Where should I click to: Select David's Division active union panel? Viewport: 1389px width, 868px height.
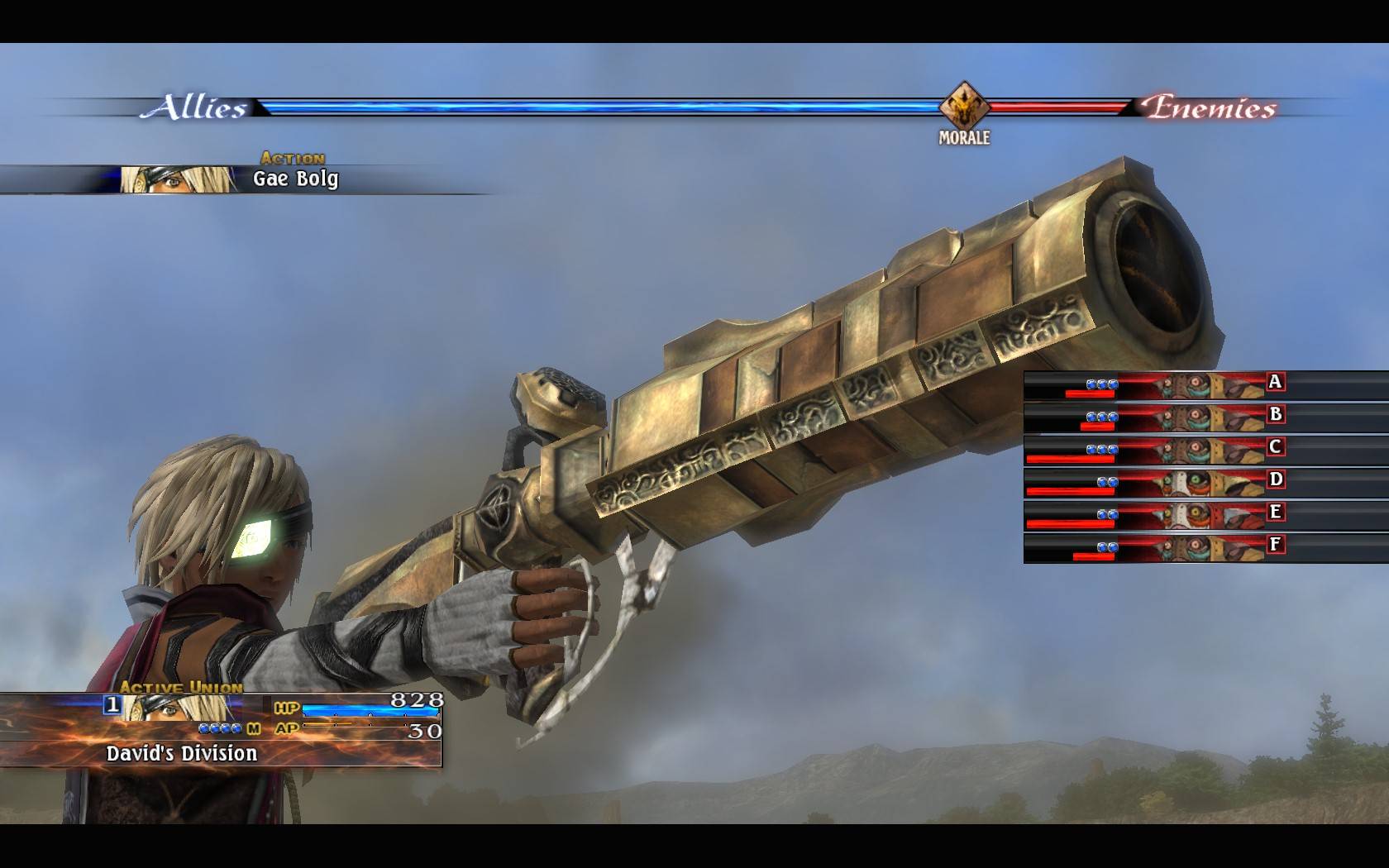[x=220, y=731]
